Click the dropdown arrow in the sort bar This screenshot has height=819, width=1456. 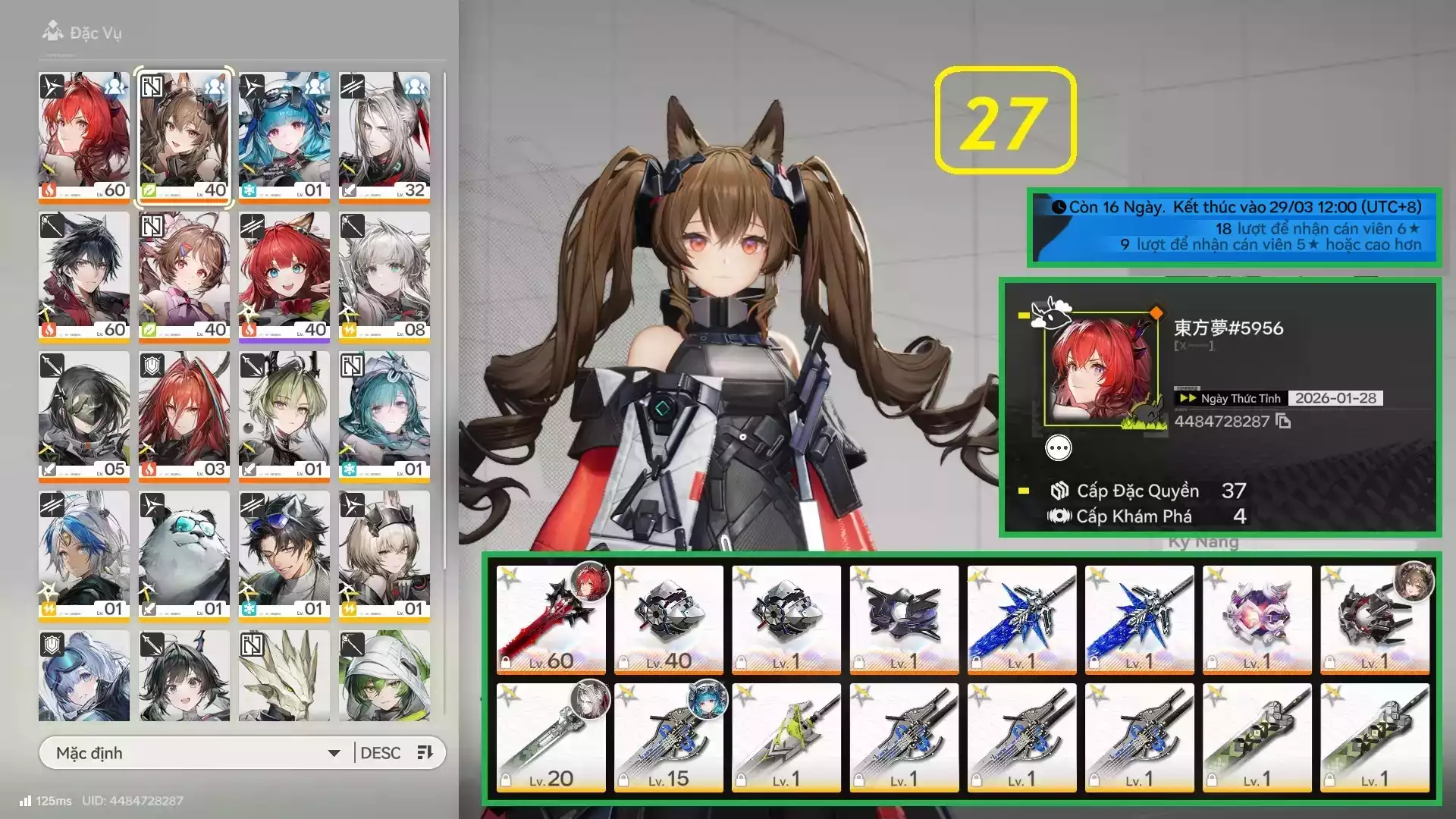pyautogui.click(x=334, y=752)
